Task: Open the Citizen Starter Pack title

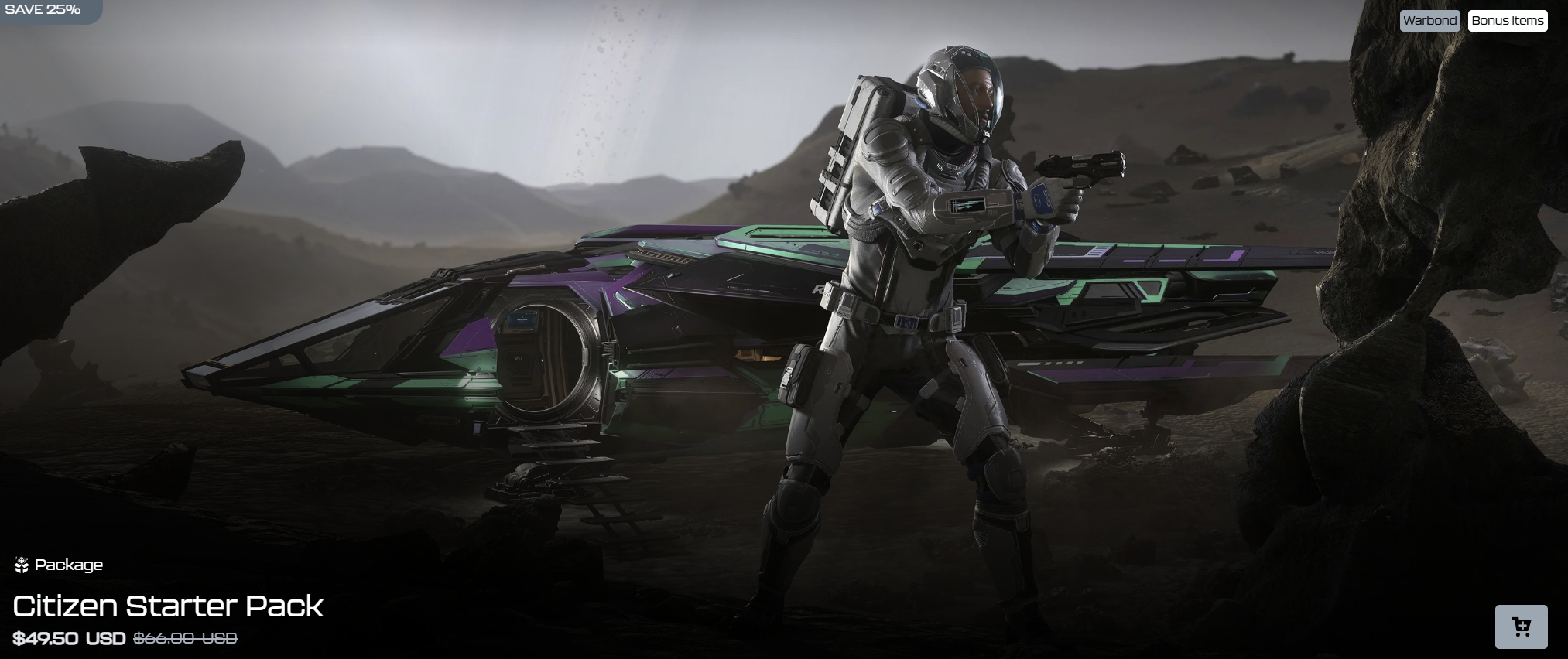Action: [x=168, y=606]
